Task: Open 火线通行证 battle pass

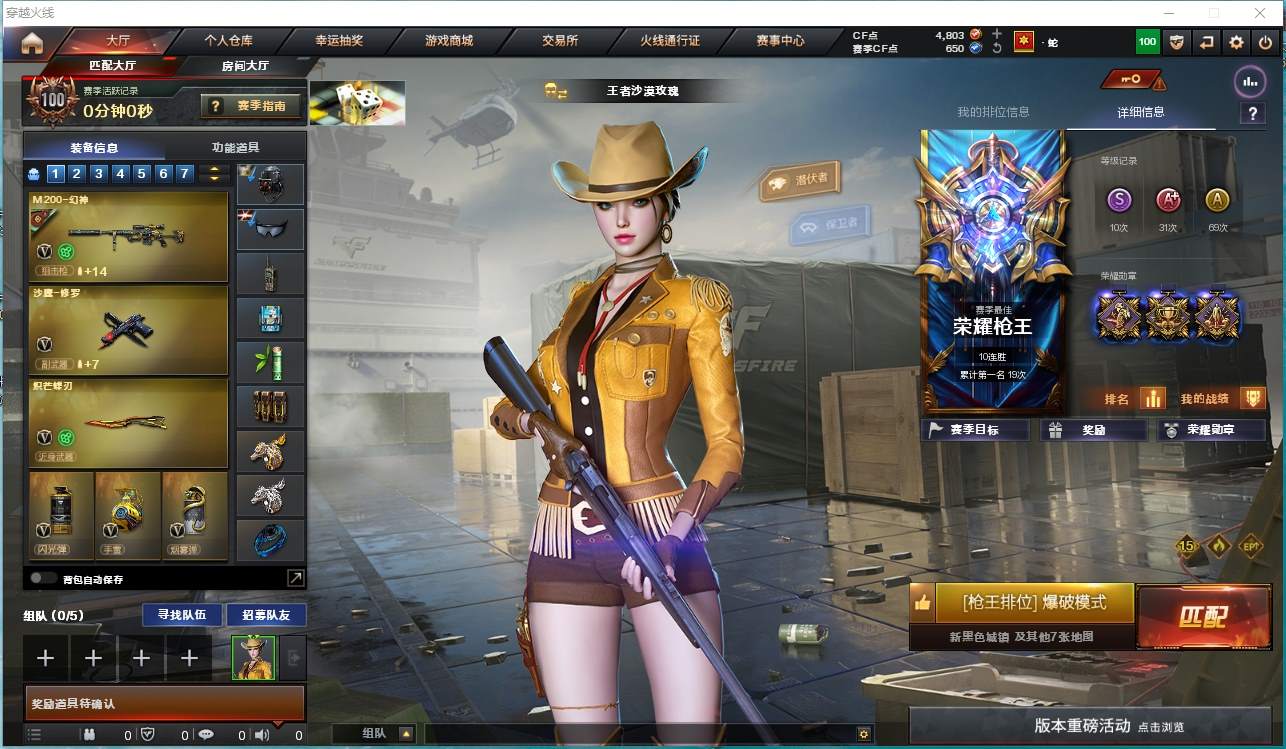Action: pyautogui.click(x=670, y=41)
